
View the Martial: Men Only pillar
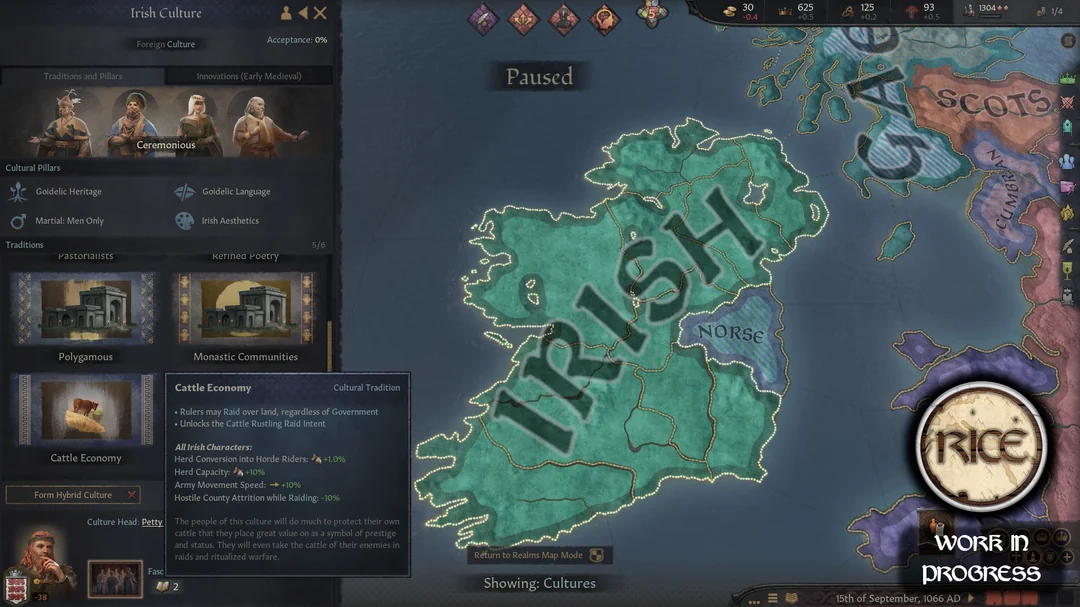coord(68,220)
